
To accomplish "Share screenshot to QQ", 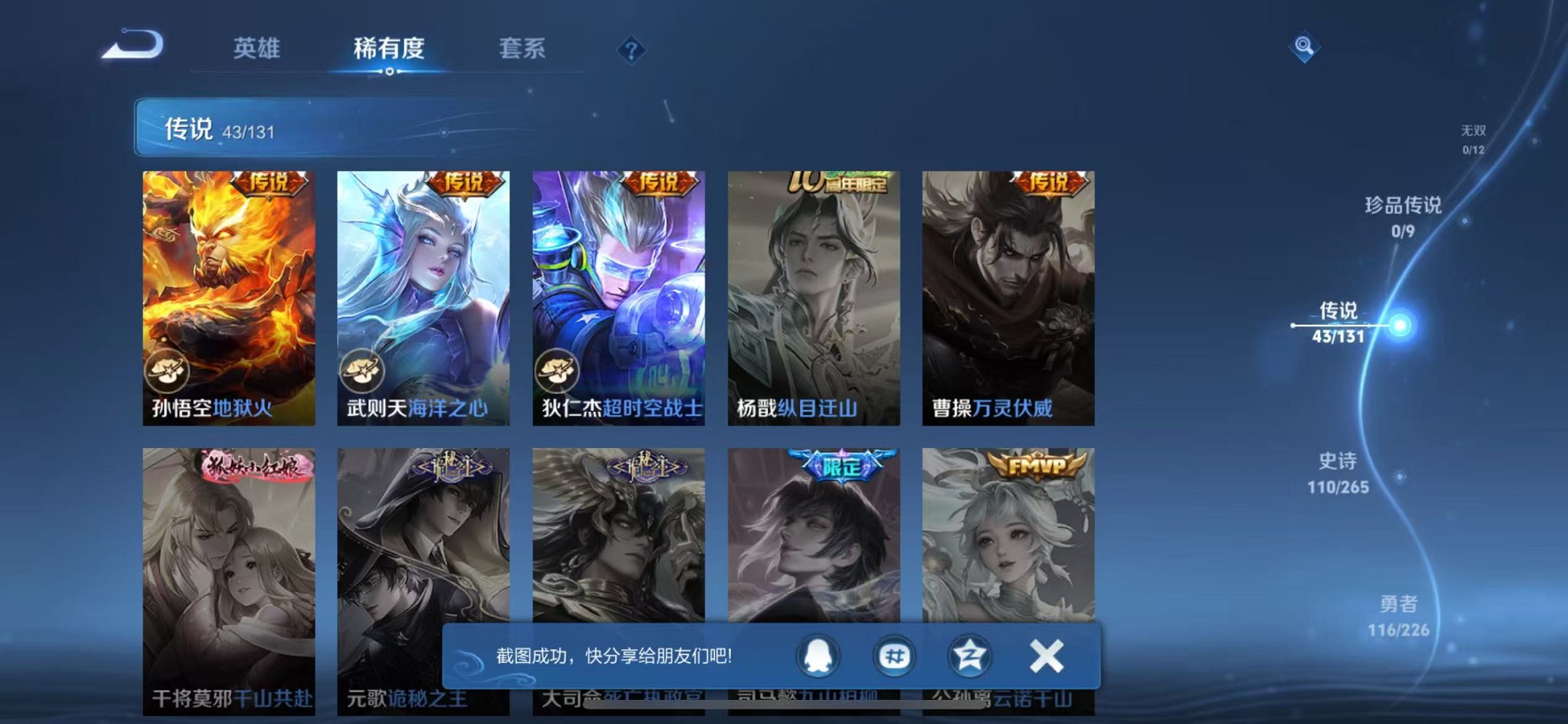I will click(819, 656).
